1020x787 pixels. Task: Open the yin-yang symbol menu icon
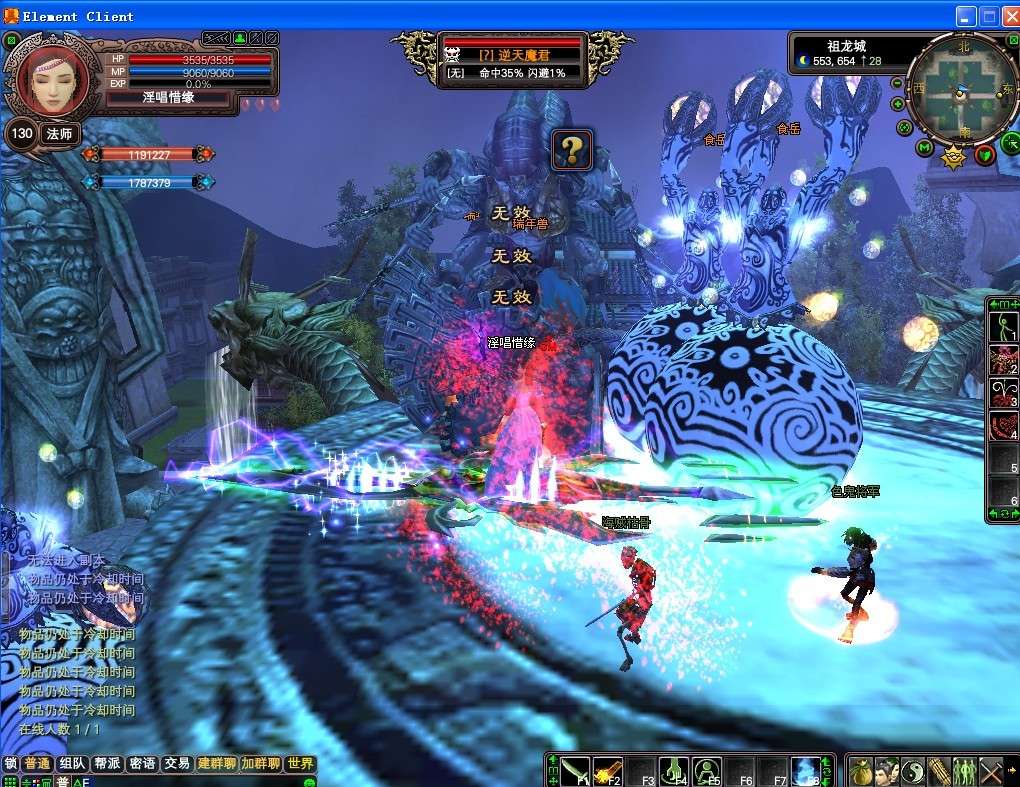coord(913,771)
